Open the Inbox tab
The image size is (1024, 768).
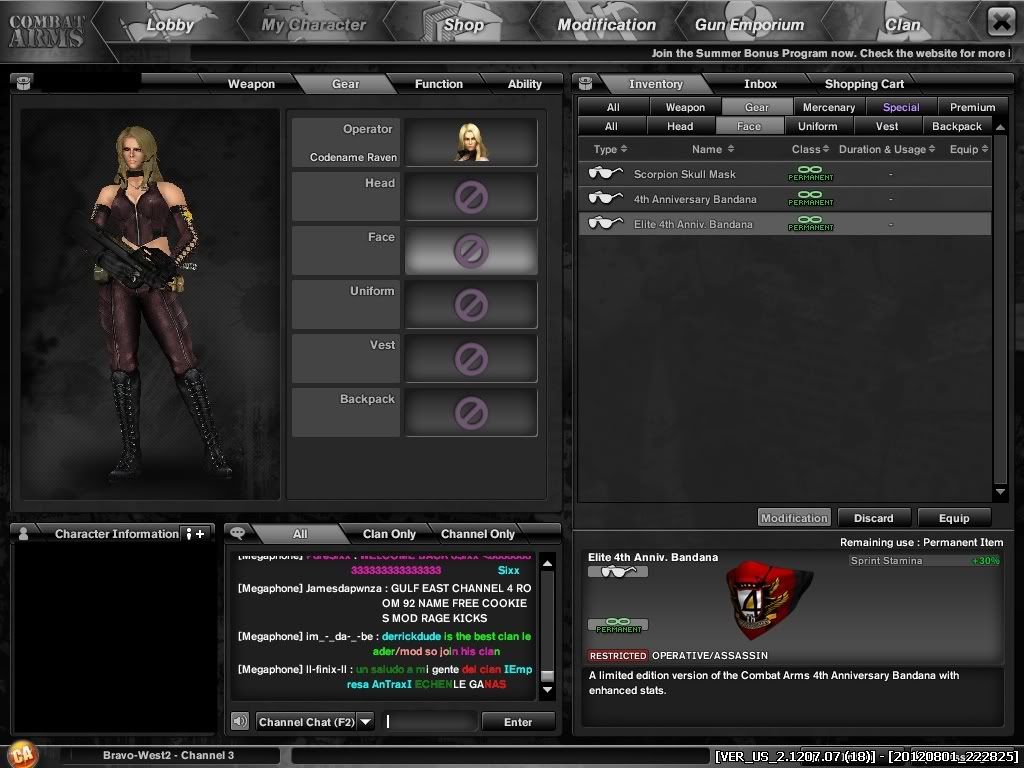click(x=760, y=84)
